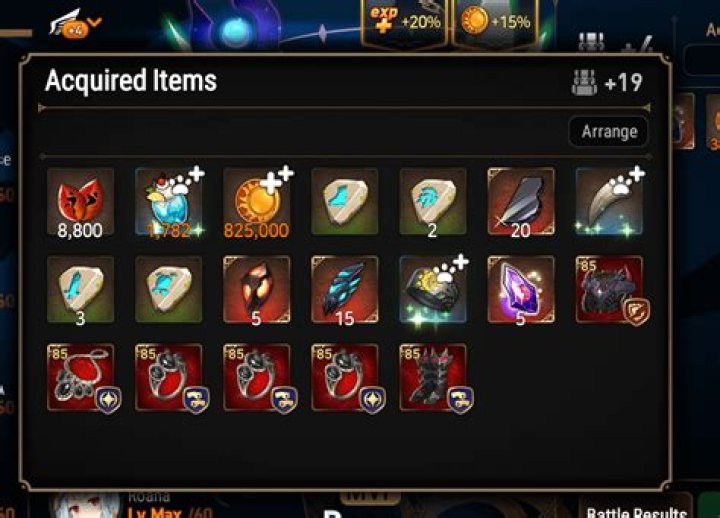Screen dimensions: 720x518
Task: Choose the red orb catalyst with 5
Action: [256, 289]
